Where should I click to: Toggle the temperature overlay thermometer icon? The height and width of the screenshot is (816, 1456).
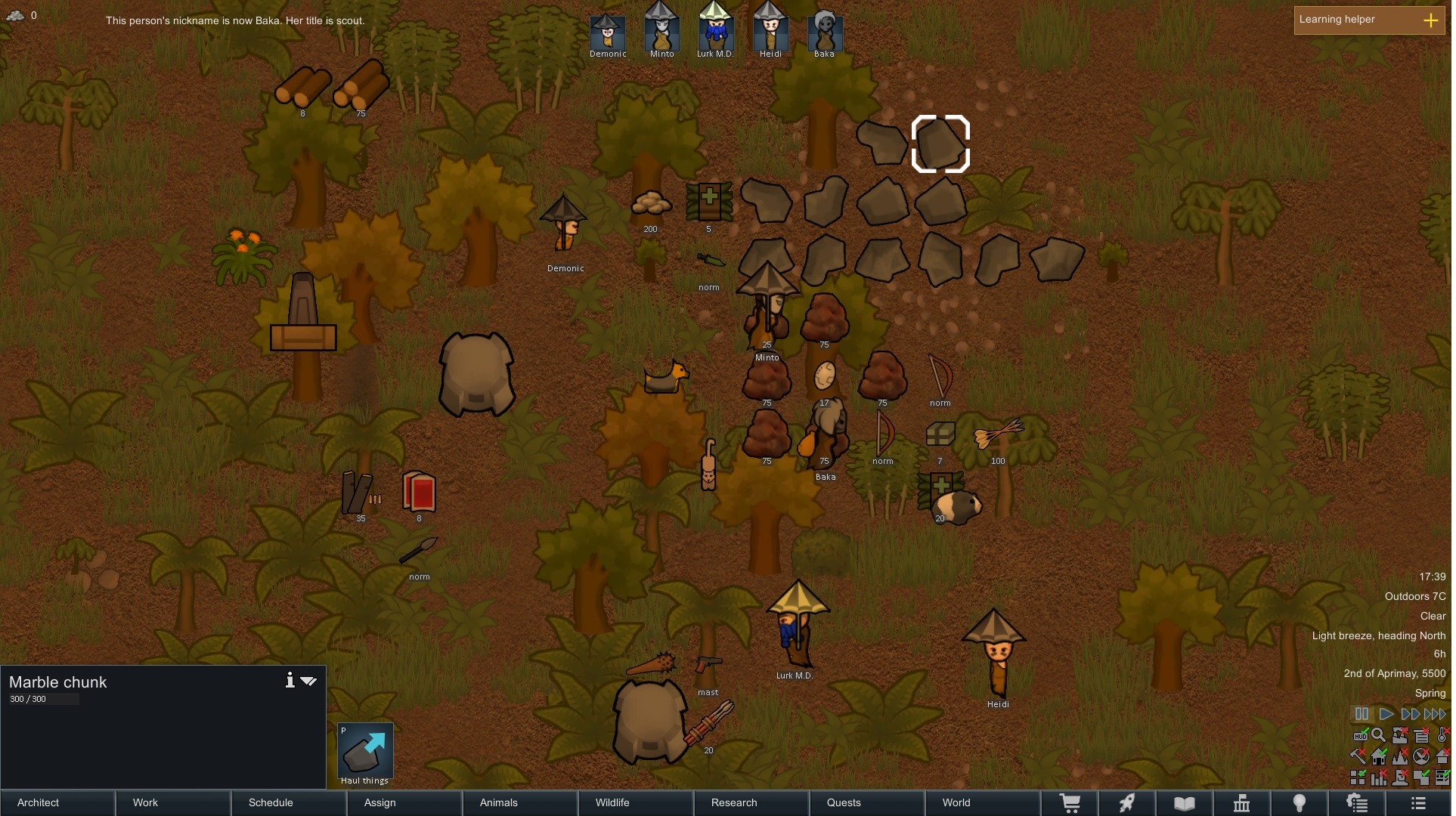click(1442, 735)
